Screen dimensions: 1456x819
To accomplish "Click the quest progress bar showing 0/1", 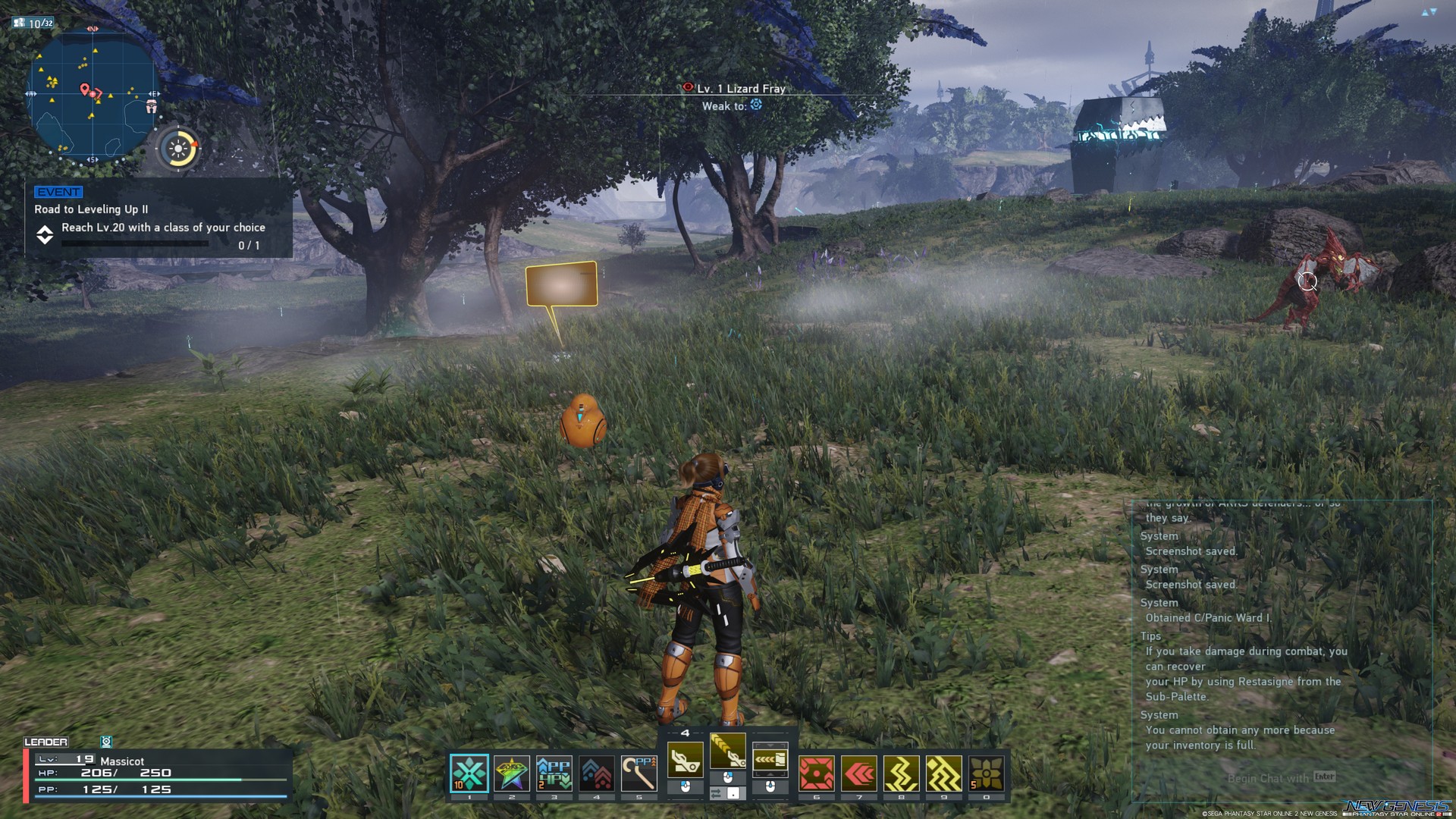I will coord(135,242).
